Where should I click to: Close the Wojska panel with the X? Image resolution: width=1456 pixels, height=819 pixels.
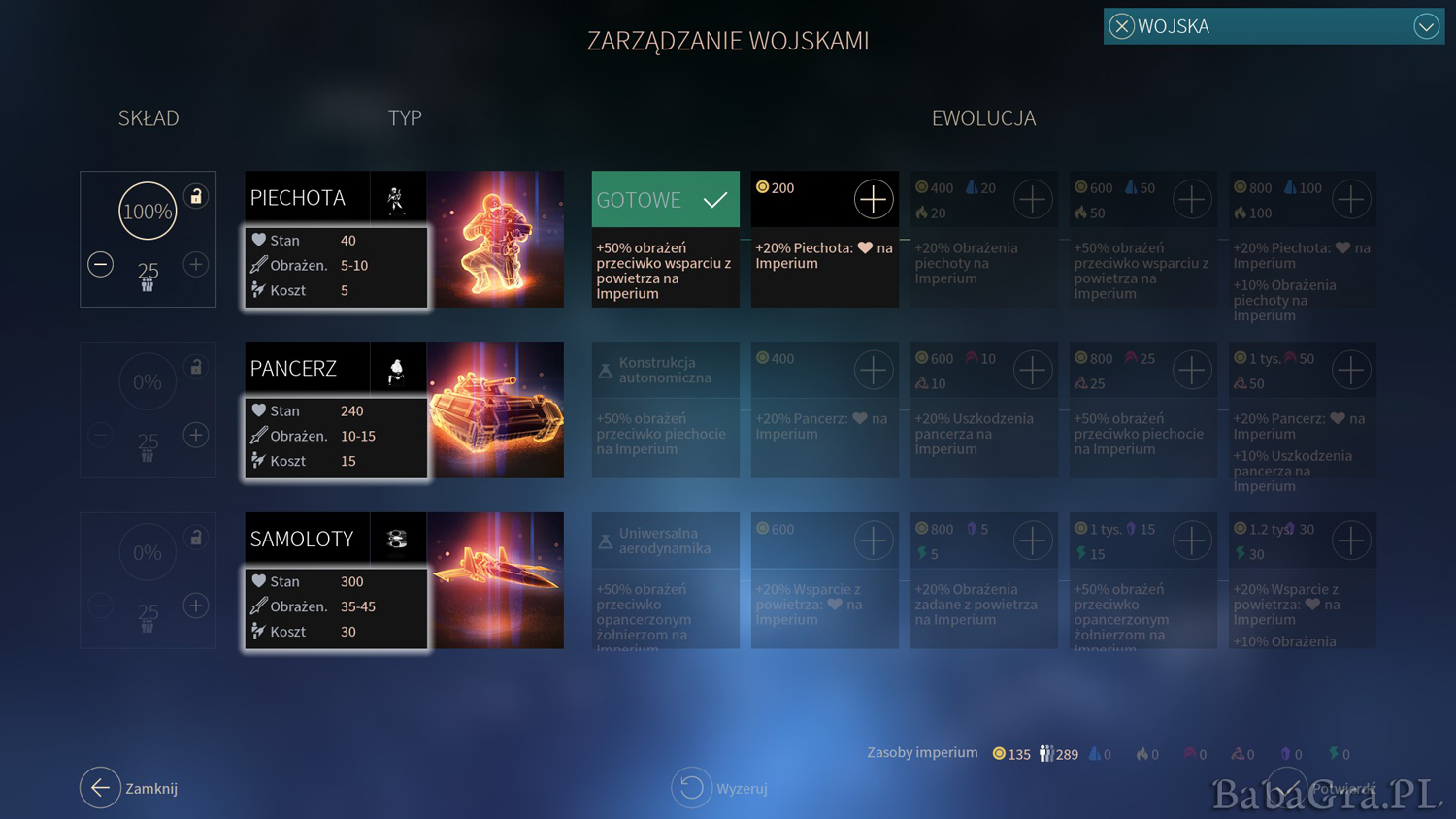(x=1121, y=26)
